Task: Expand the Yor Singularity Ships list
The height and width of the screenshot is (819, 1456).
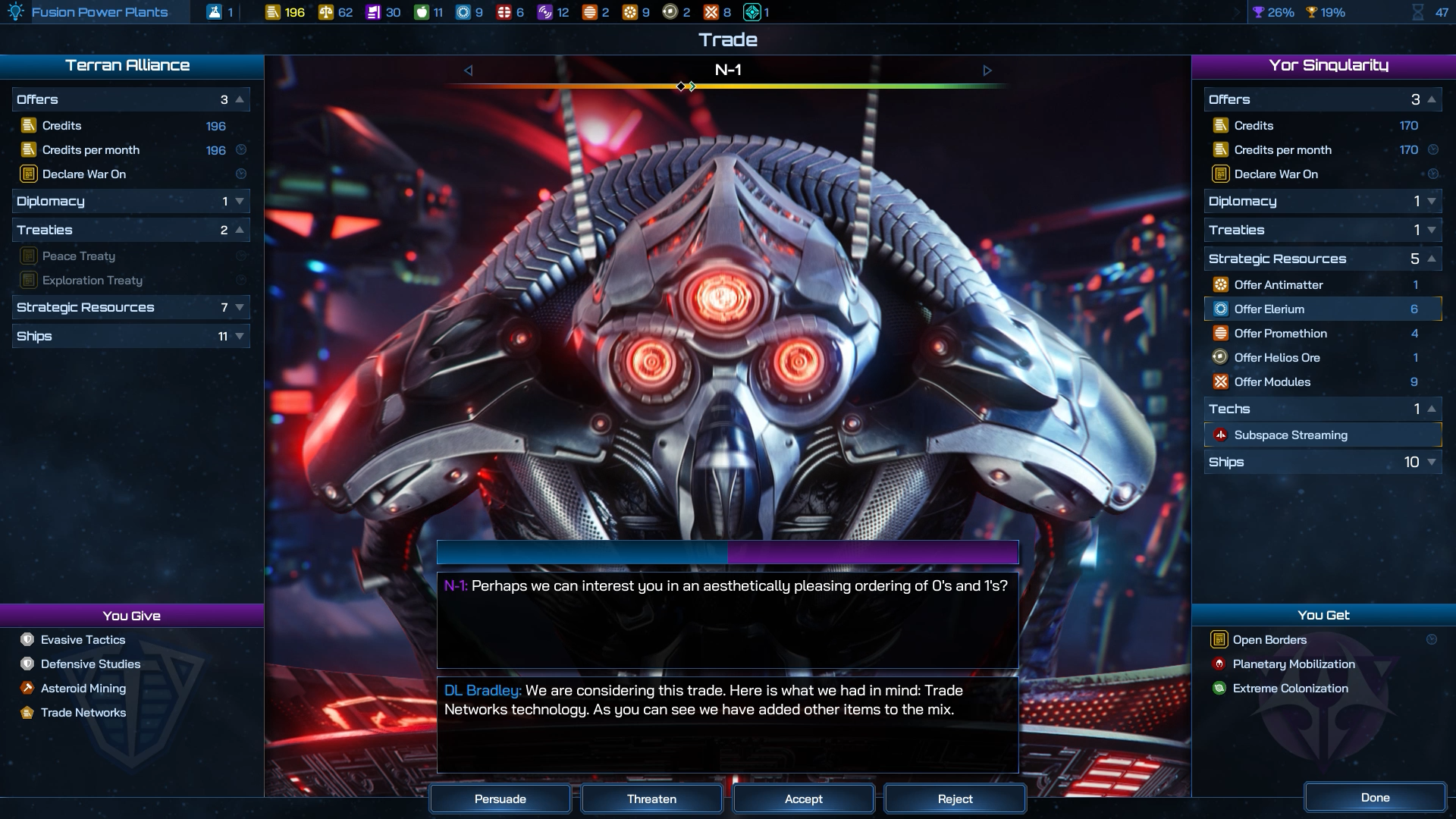Action: pos(1322,462)
